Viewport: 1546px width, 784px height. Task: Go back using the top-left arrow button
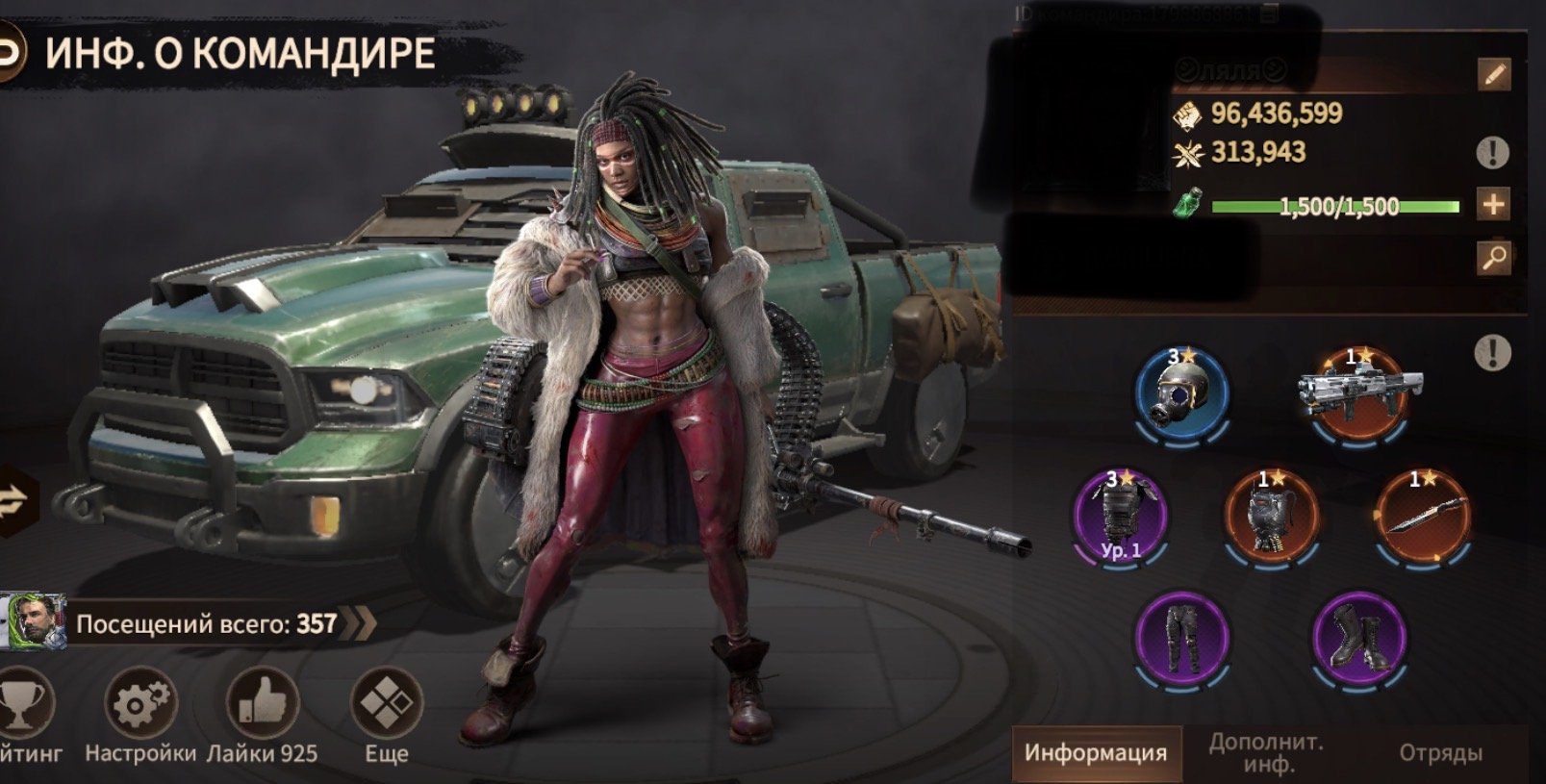click(x=10, y=55)
